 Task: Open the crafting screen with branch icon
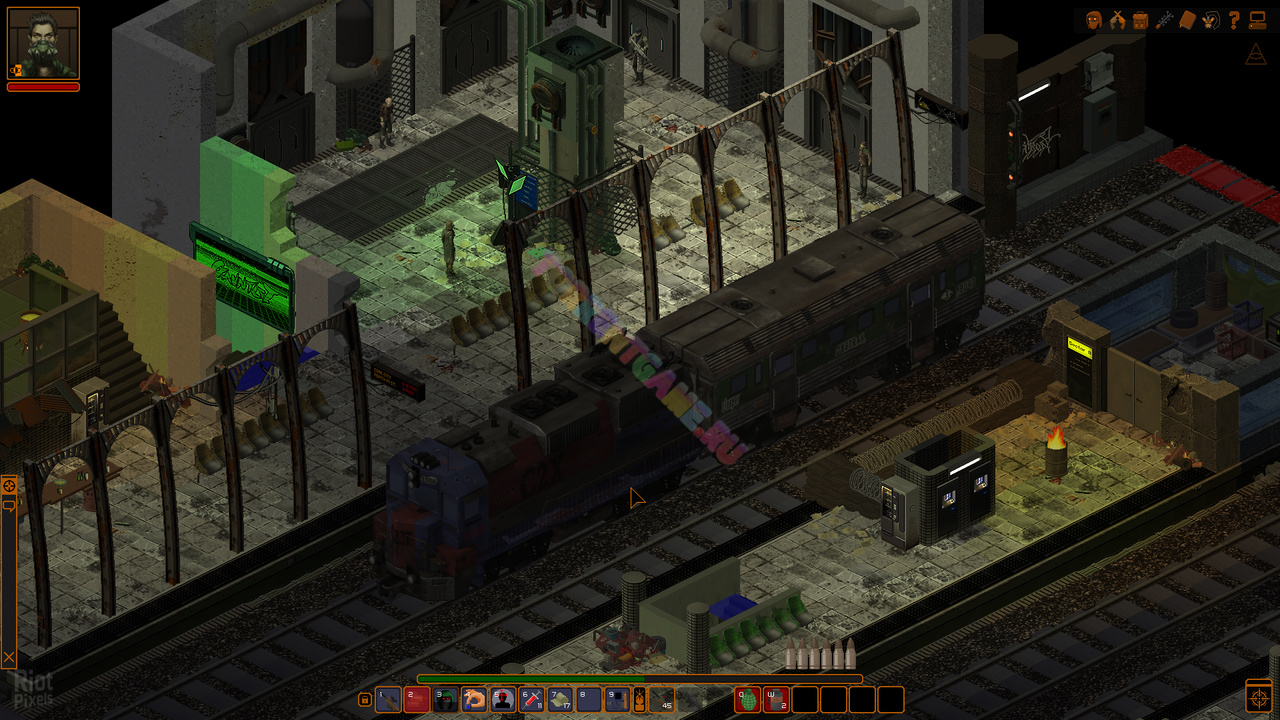click(1164, 20)
